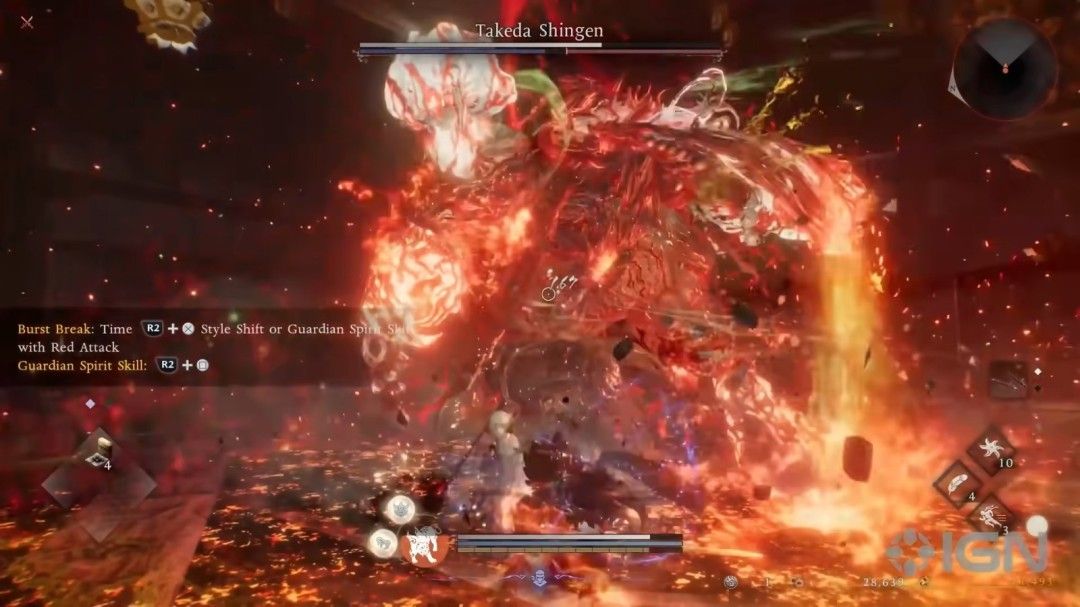Activate the running figure item slot

click(989, 517)
